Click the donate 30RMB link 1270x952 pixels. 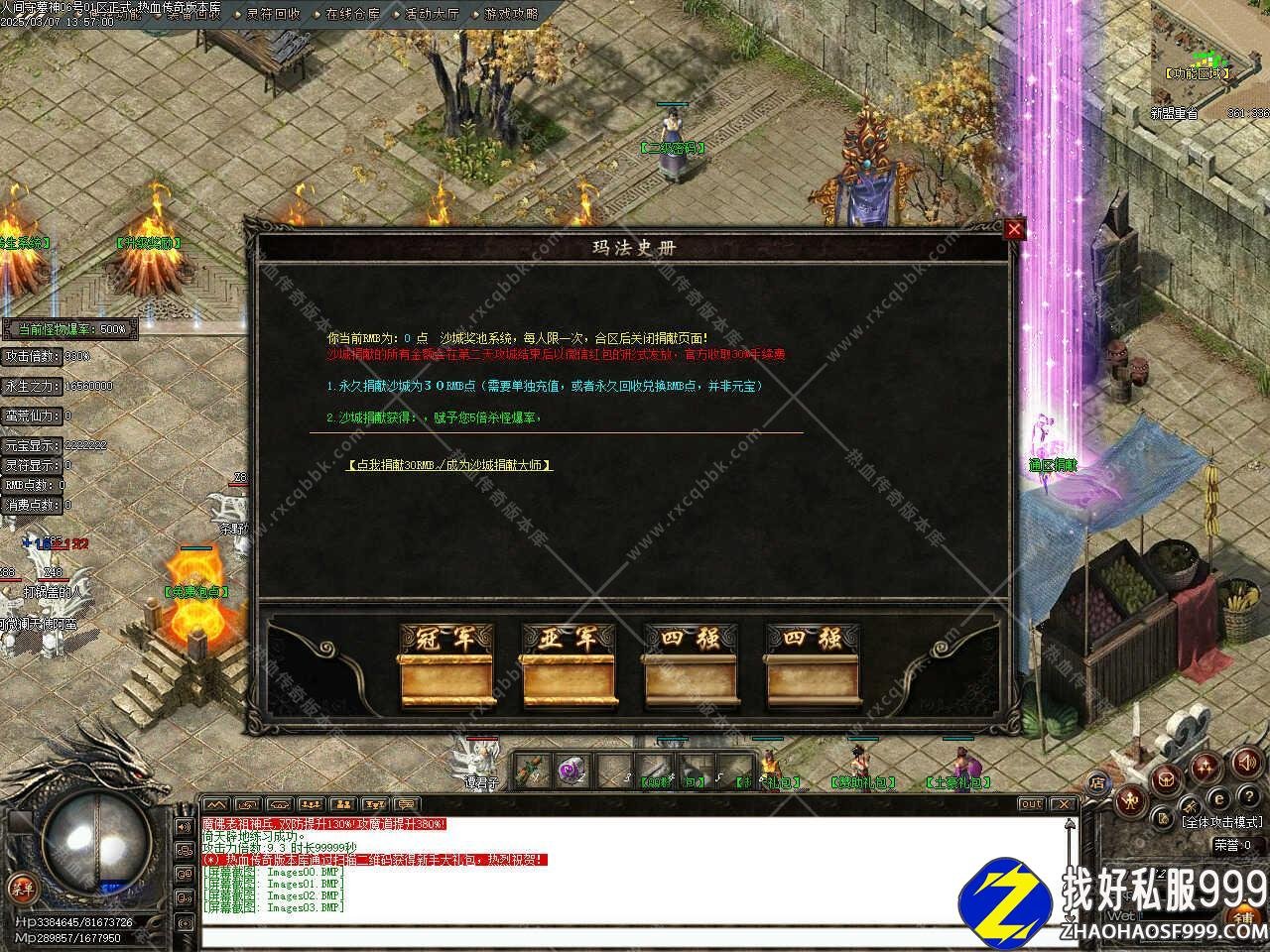point(449,464)
